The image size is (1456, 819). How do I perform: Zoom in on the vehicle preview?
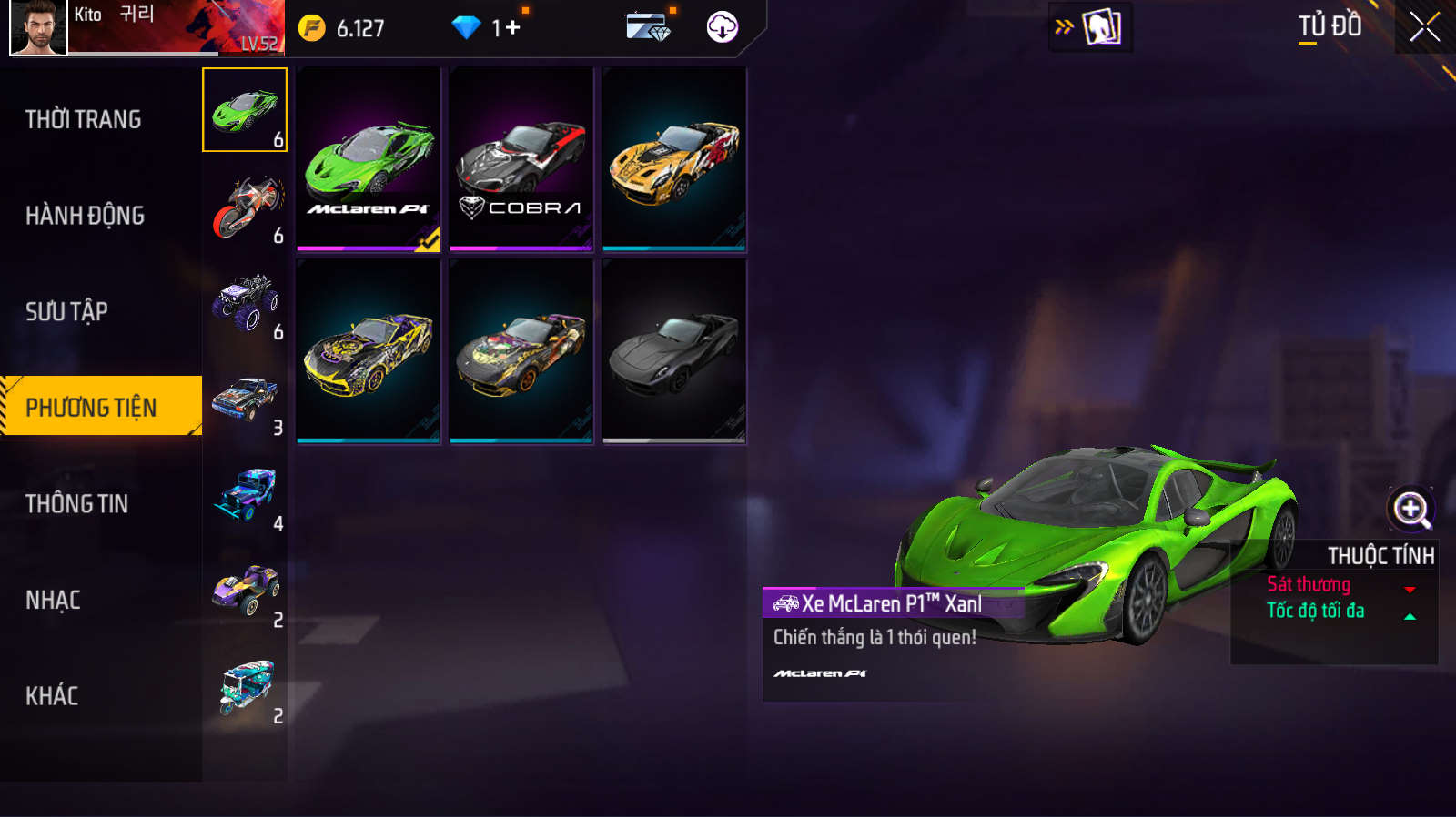point(1410,509)
